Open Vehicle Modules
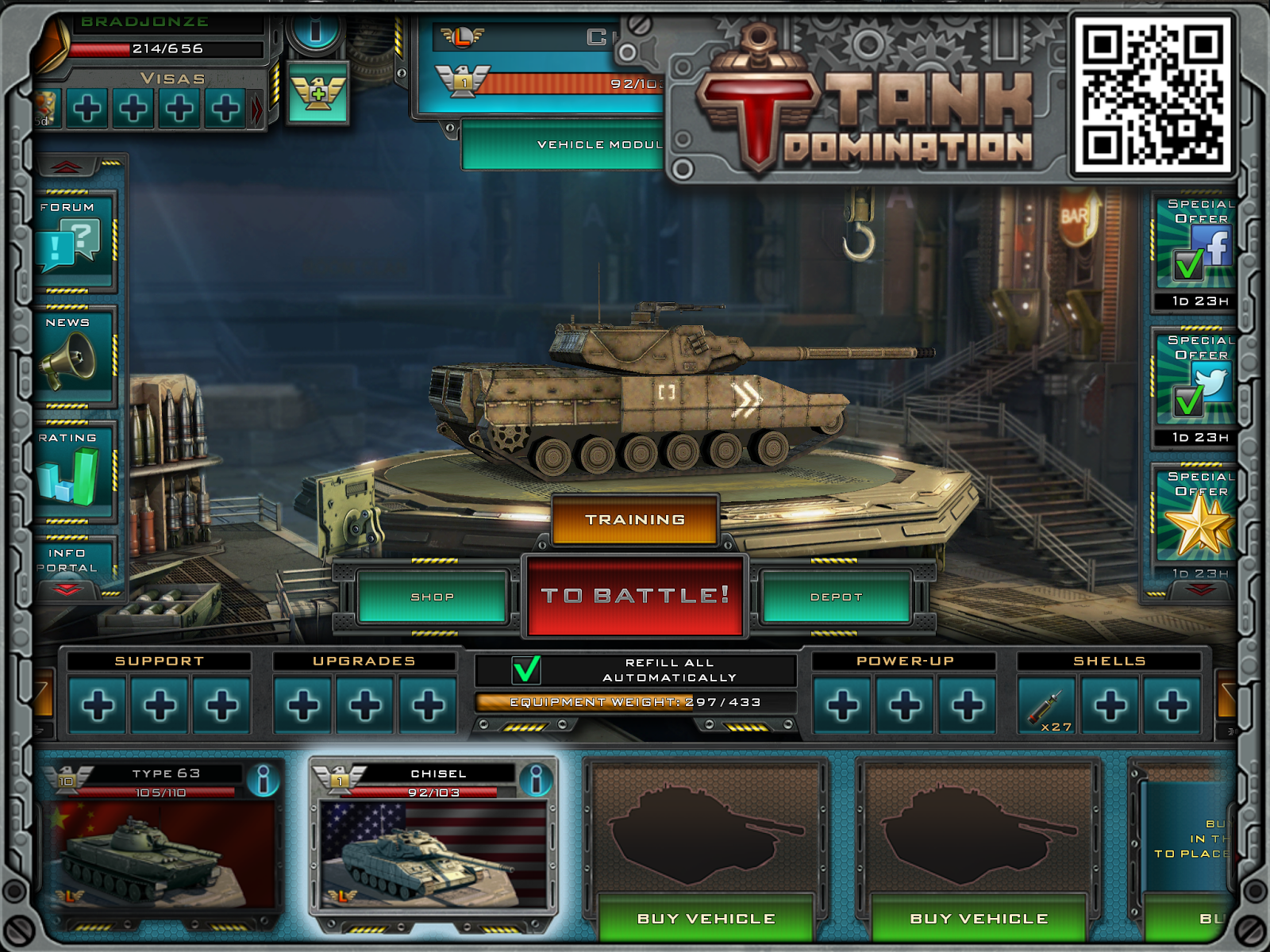The height and width of the screenshot is (952, 1270). click(564, 144)
